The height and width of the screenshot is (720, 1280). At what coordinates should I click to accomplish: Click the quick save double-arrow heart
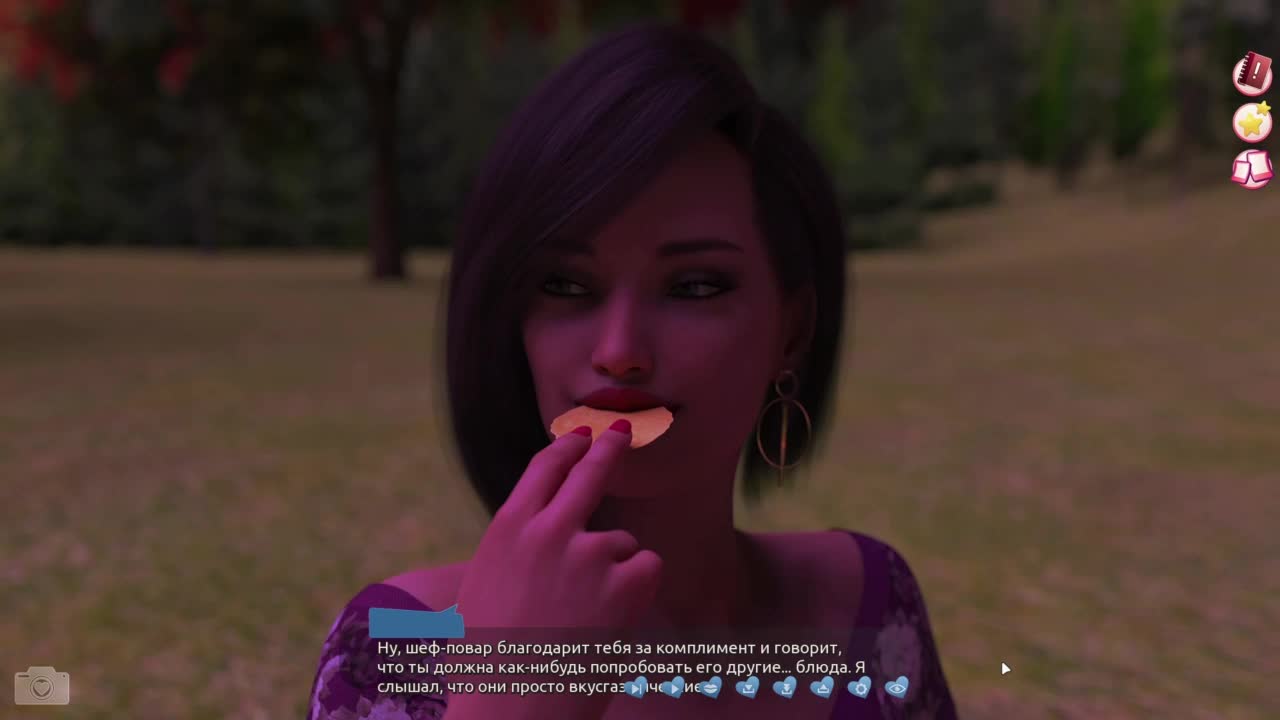click(785, 687)
